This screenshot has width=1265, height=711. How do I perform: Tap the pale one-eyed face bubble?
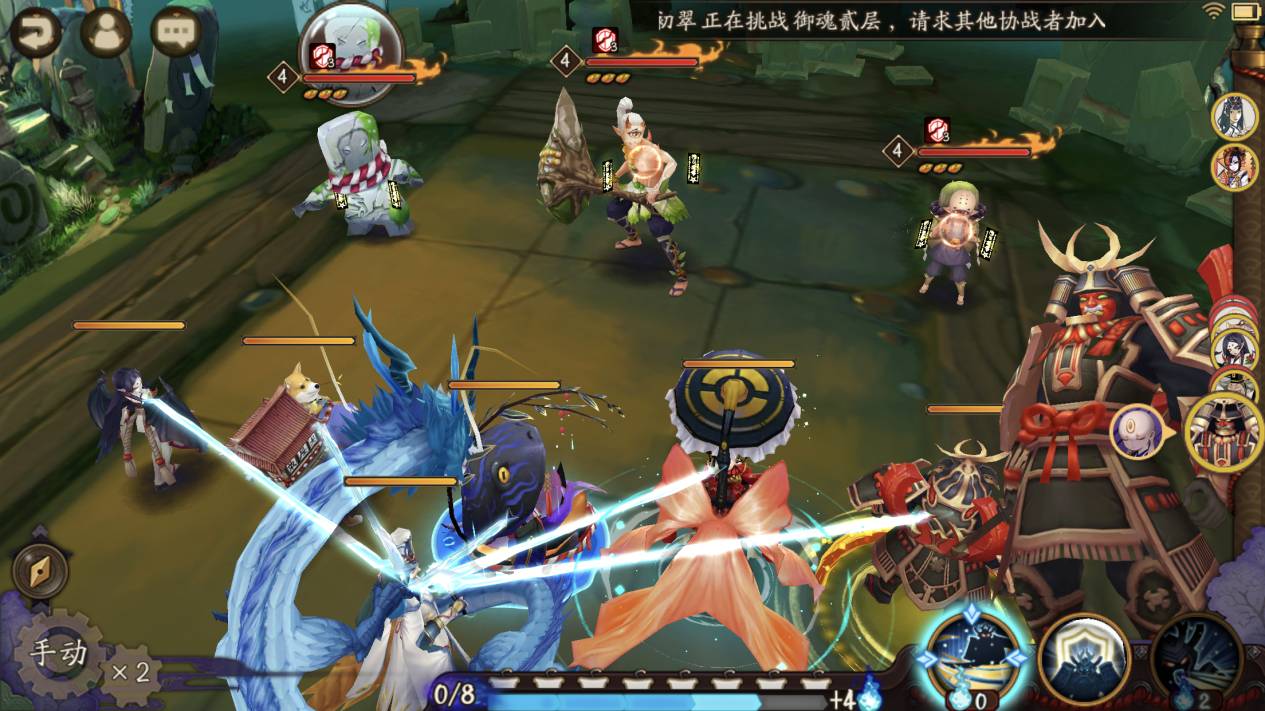[1138, 432]
